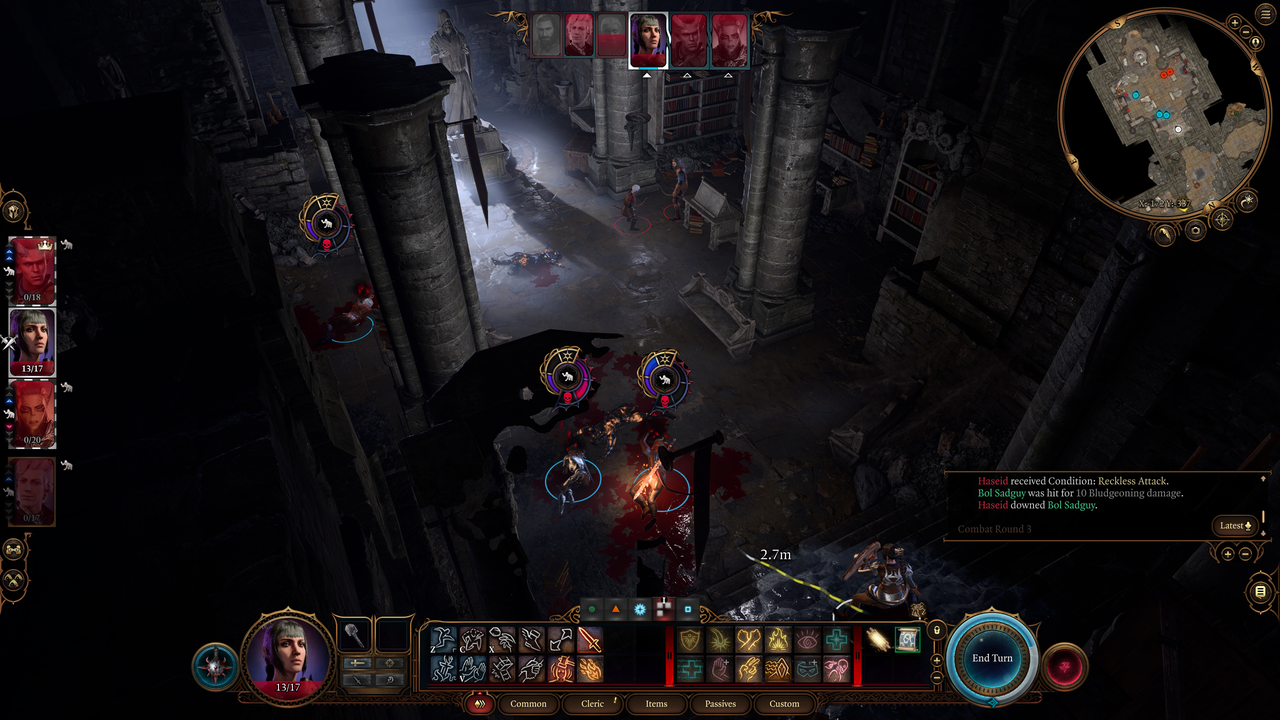Select the equipped mace weapon slot
This screenshot has height=720, width=1280.
(354, 634)
